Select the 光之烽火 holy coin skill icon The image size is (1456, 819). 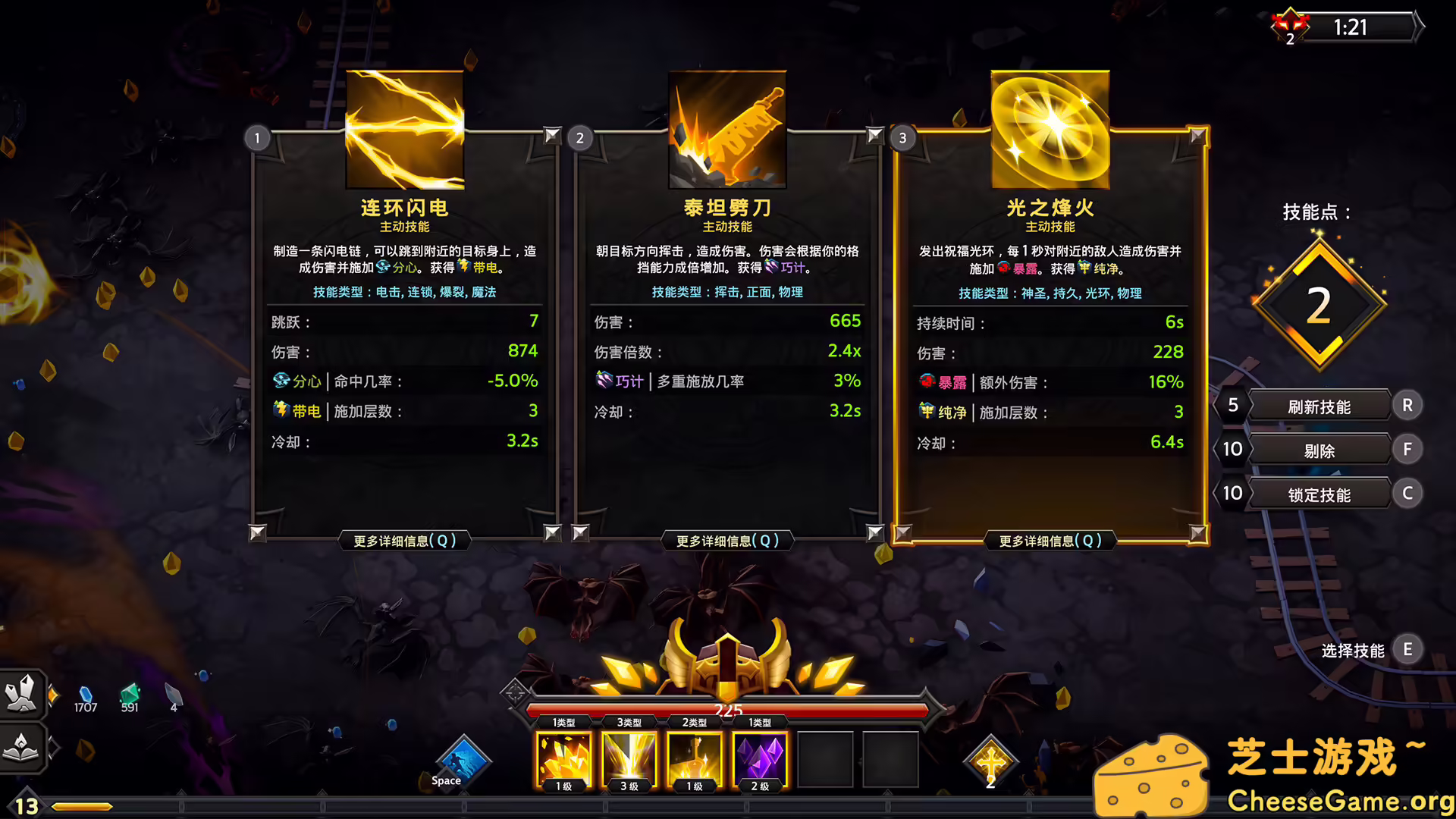click(1050, 128)
